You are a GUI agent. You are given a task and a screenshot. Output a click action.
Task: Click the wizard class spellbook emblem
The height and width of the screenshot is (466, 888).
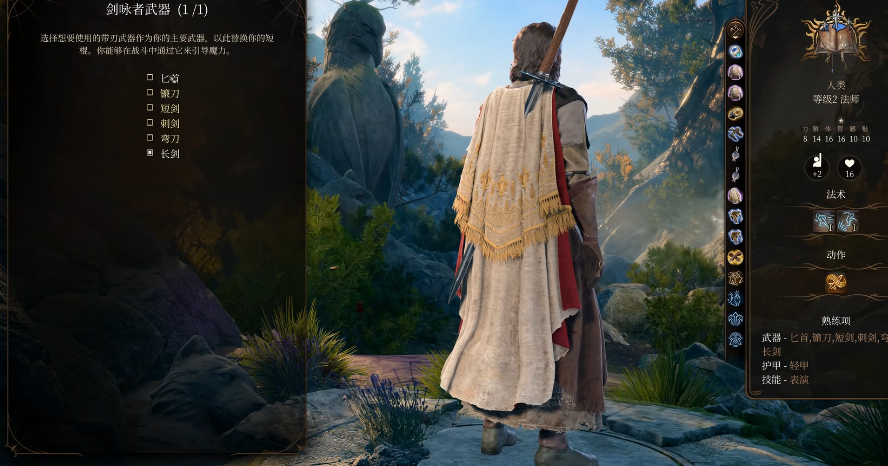pyautogui.click(x=836, y=35)
